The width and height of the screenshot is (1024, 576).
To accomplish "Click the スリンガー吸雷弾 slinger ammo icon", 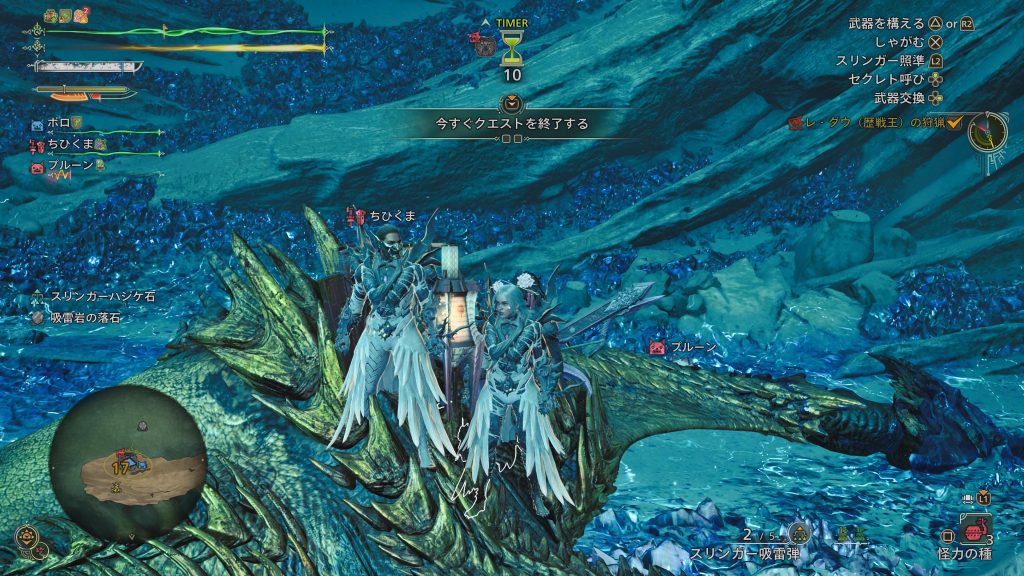I will tap(798, 534).
